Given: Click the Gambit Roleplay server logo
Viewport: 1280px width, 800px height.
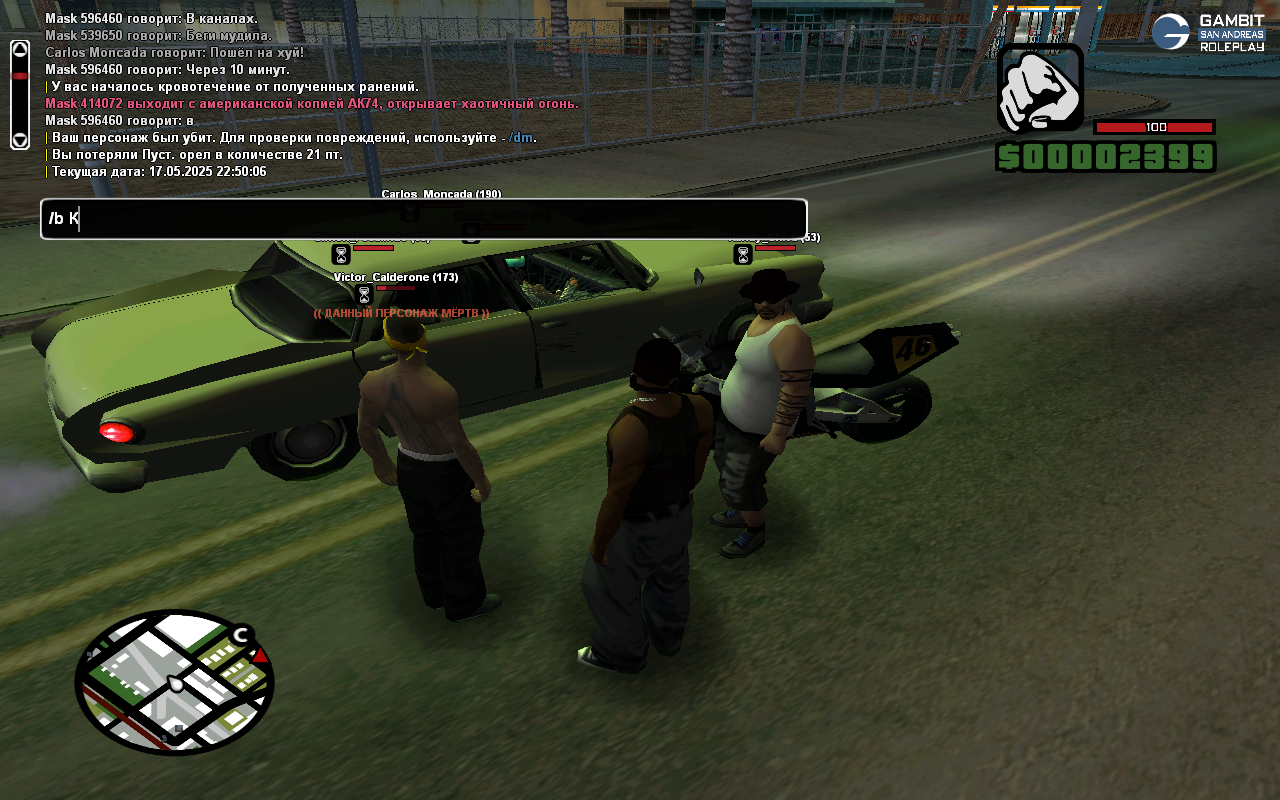Looking at the screenshot, I should point(1208,32).
